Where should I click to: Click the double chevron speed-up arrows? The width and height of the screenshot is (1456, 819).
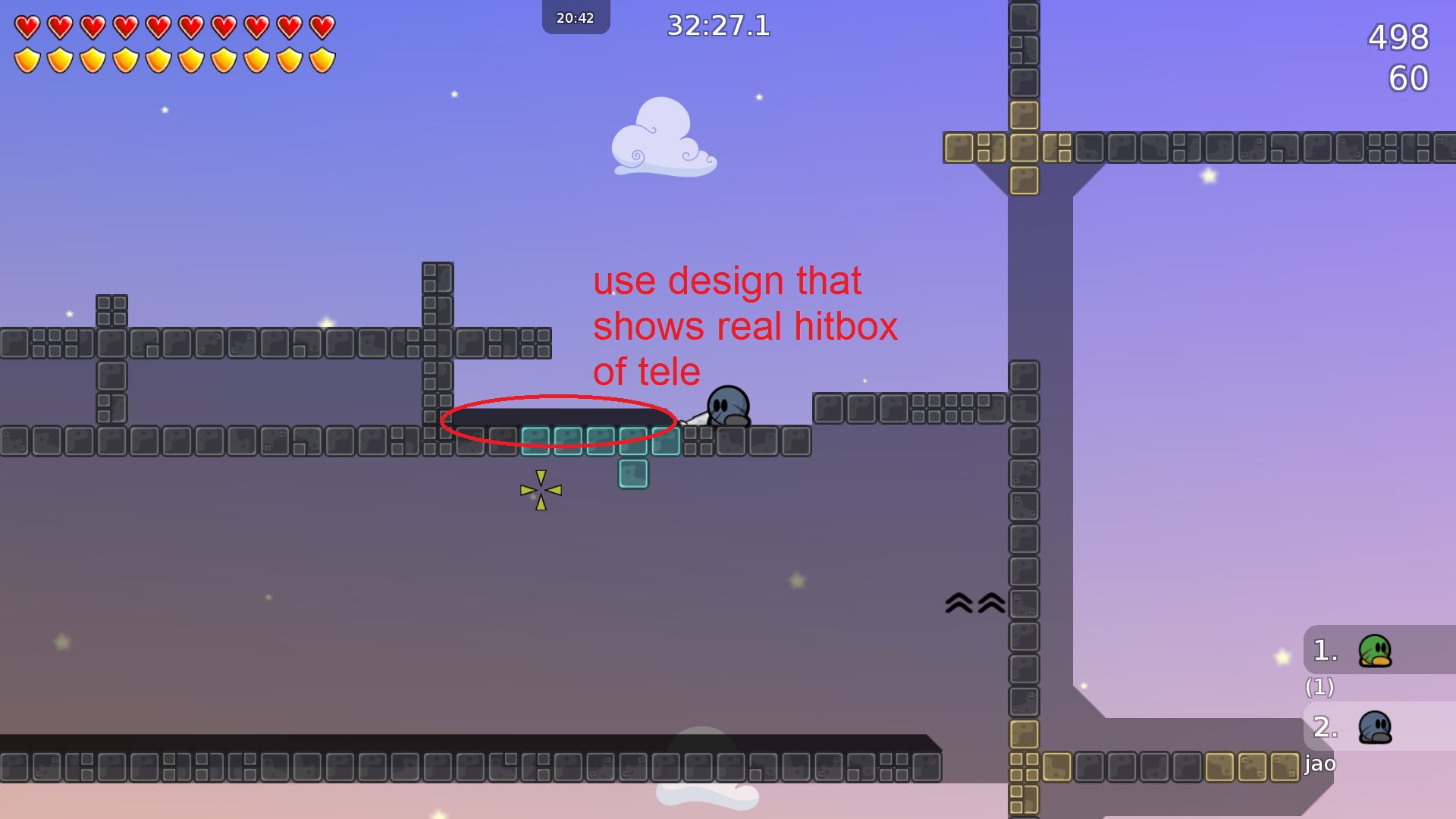pos(973,603)
